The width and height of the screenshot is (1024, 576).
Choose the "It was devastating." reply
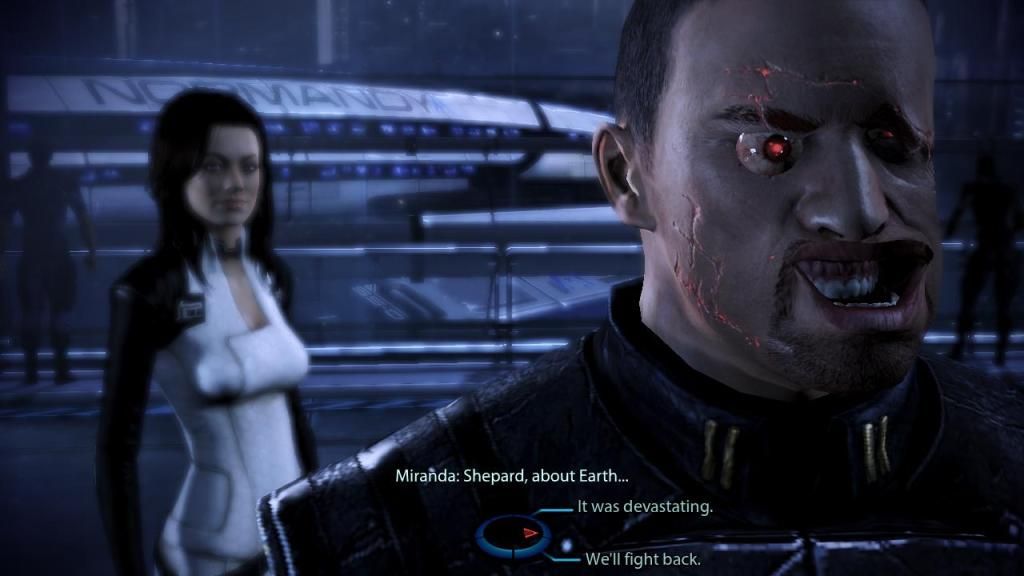645,507
